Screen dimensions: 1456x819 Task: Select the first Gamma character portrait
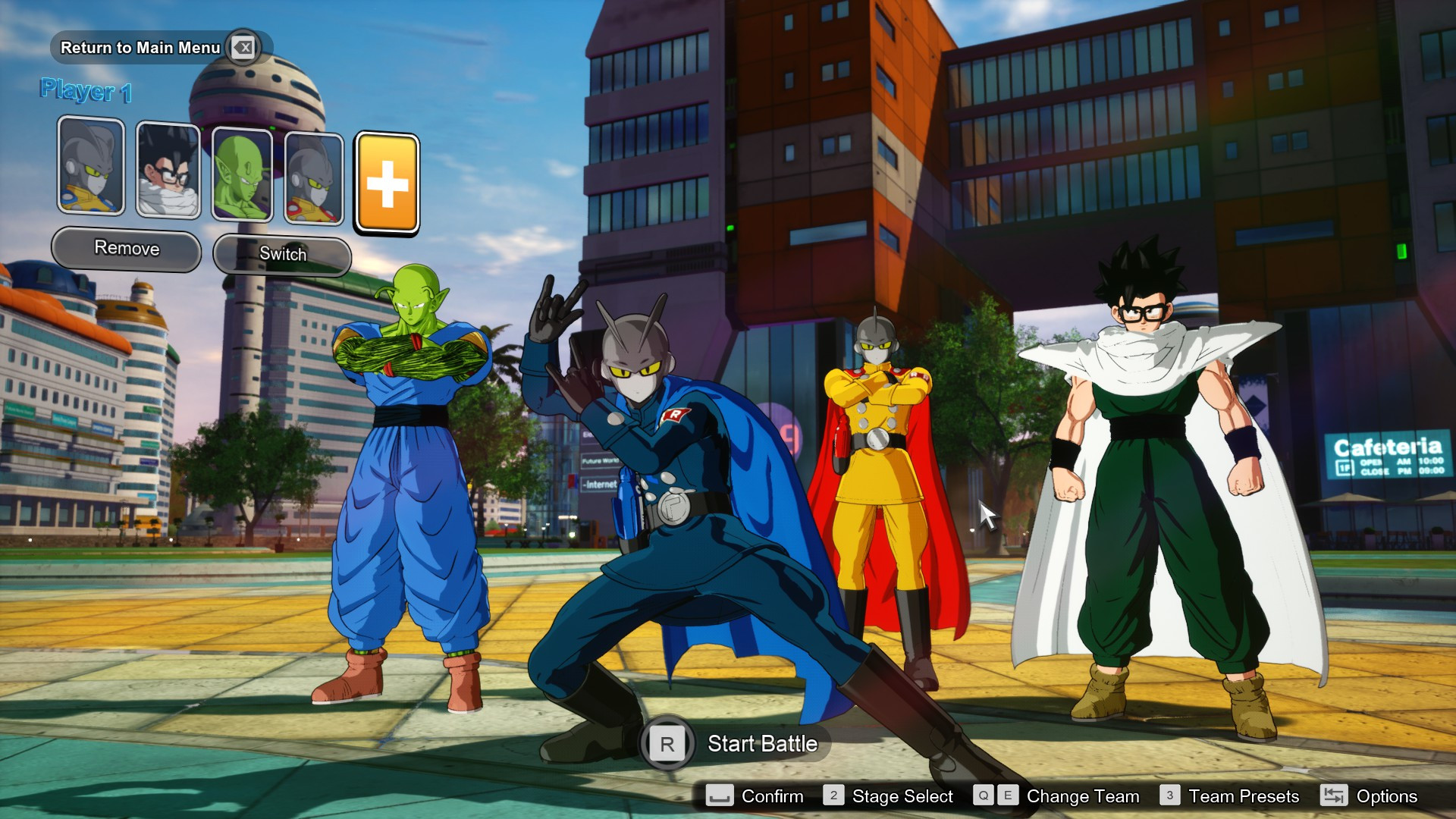(90, 168)
